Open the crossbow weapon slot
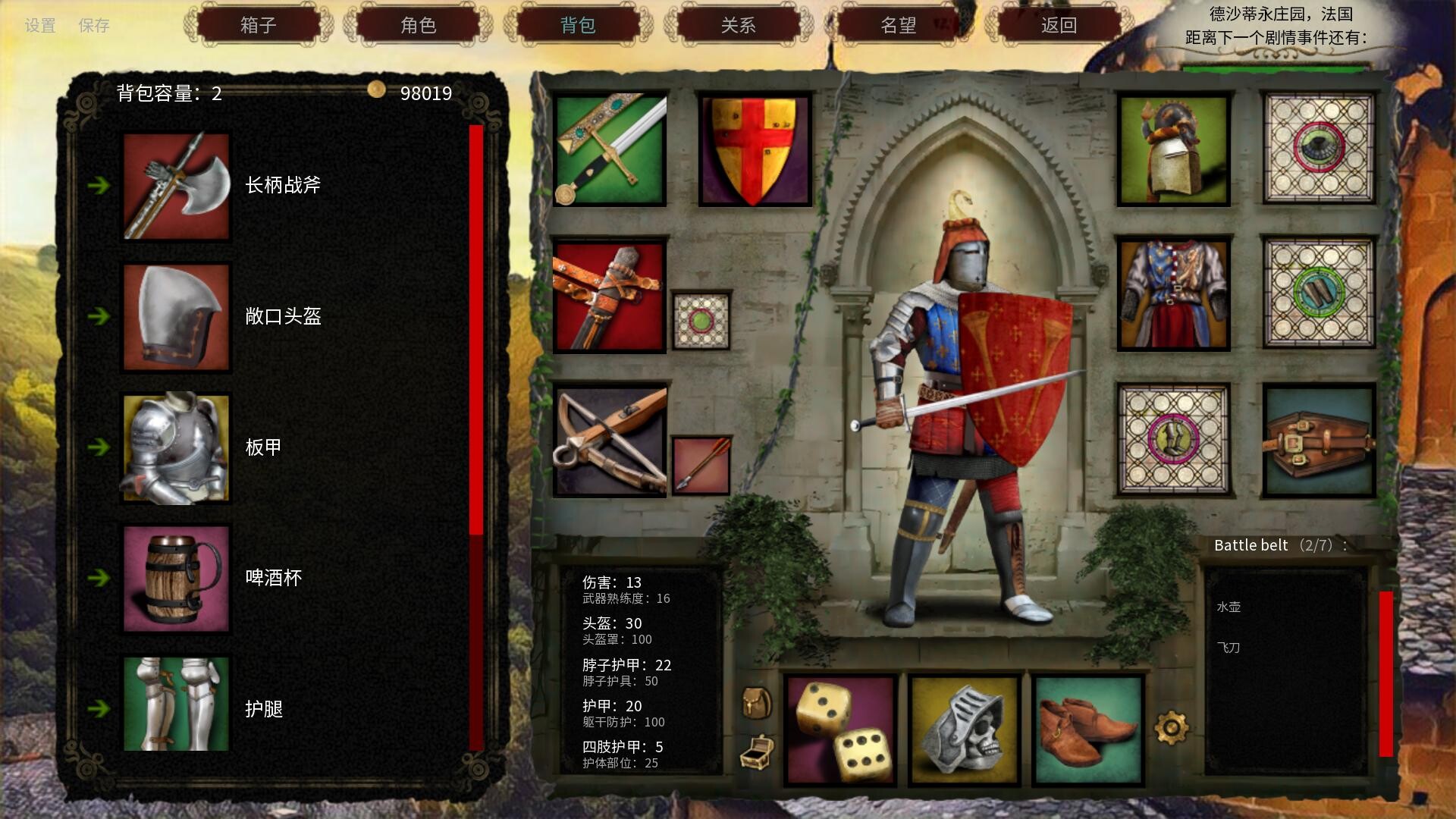Screen dimensions: 1456x819 click(x=609, y=440)
